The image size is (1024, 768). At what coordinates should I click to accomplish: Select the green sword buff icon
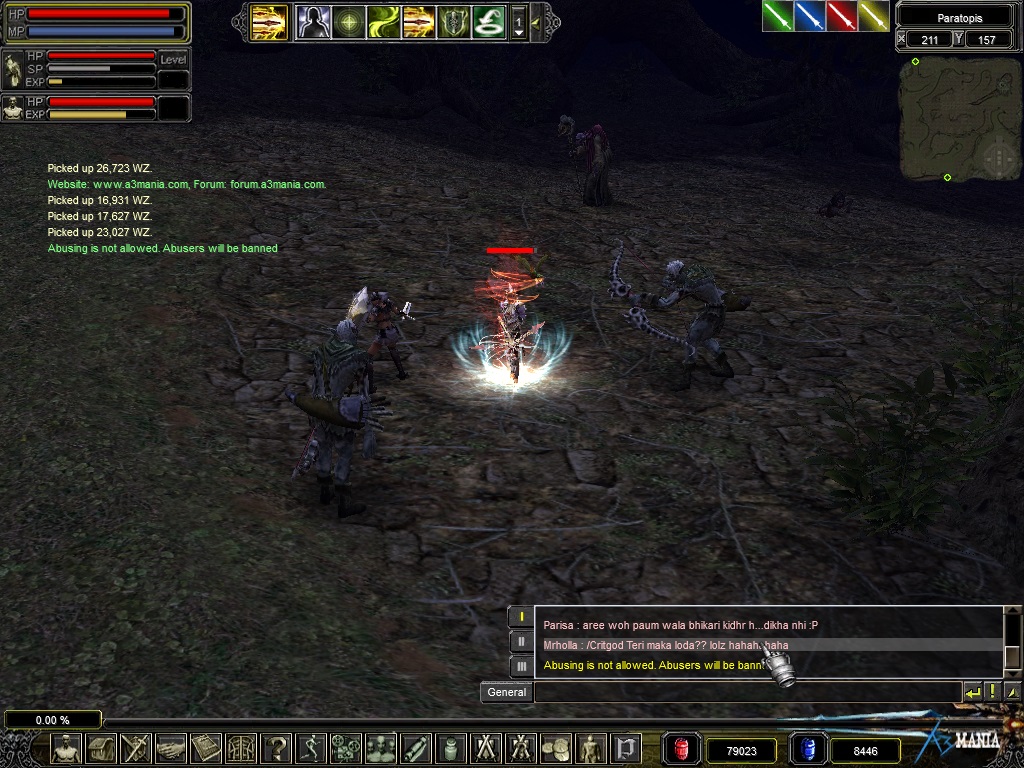tap(778, 16)
